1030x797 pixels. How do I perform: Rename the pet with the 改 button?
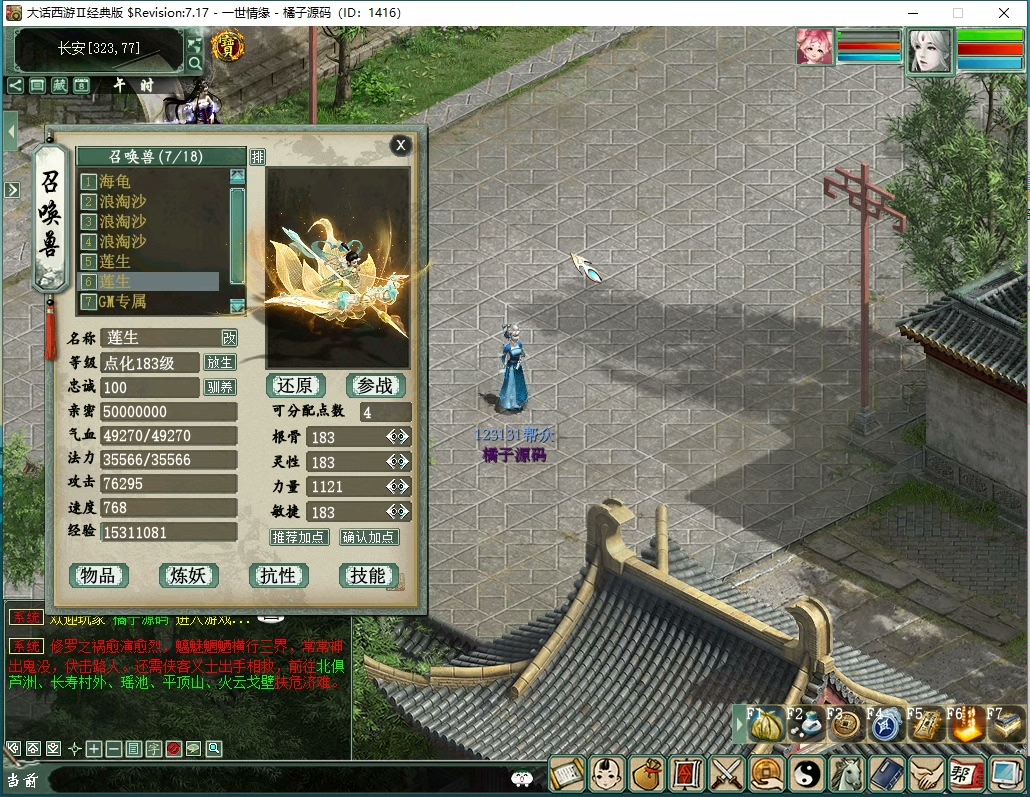[229, 338]
